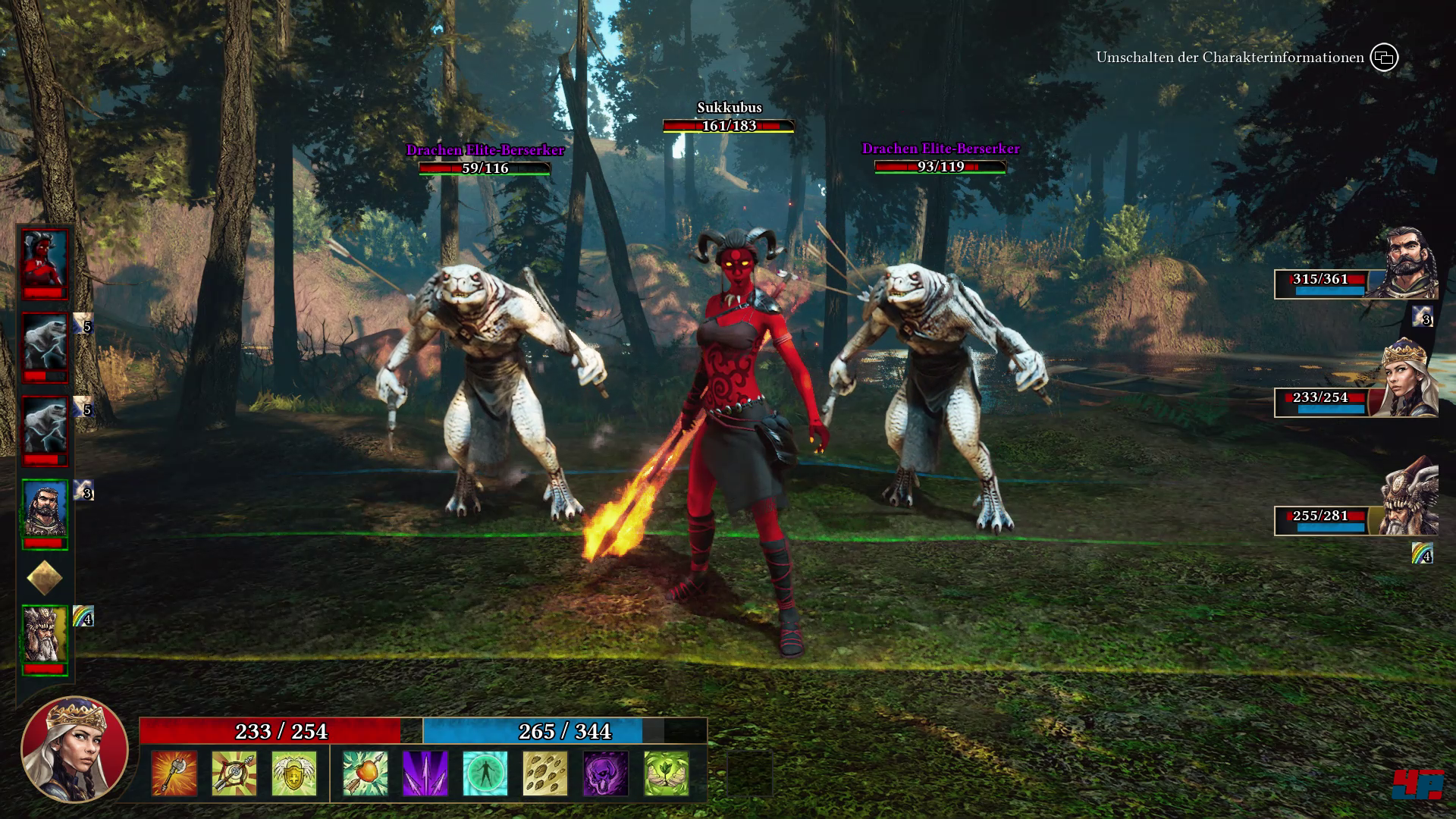Click the large round portrait of the crowned heroine
Image resolution: width=1456 pixels, height=819 pixels.
coord(74,749)
